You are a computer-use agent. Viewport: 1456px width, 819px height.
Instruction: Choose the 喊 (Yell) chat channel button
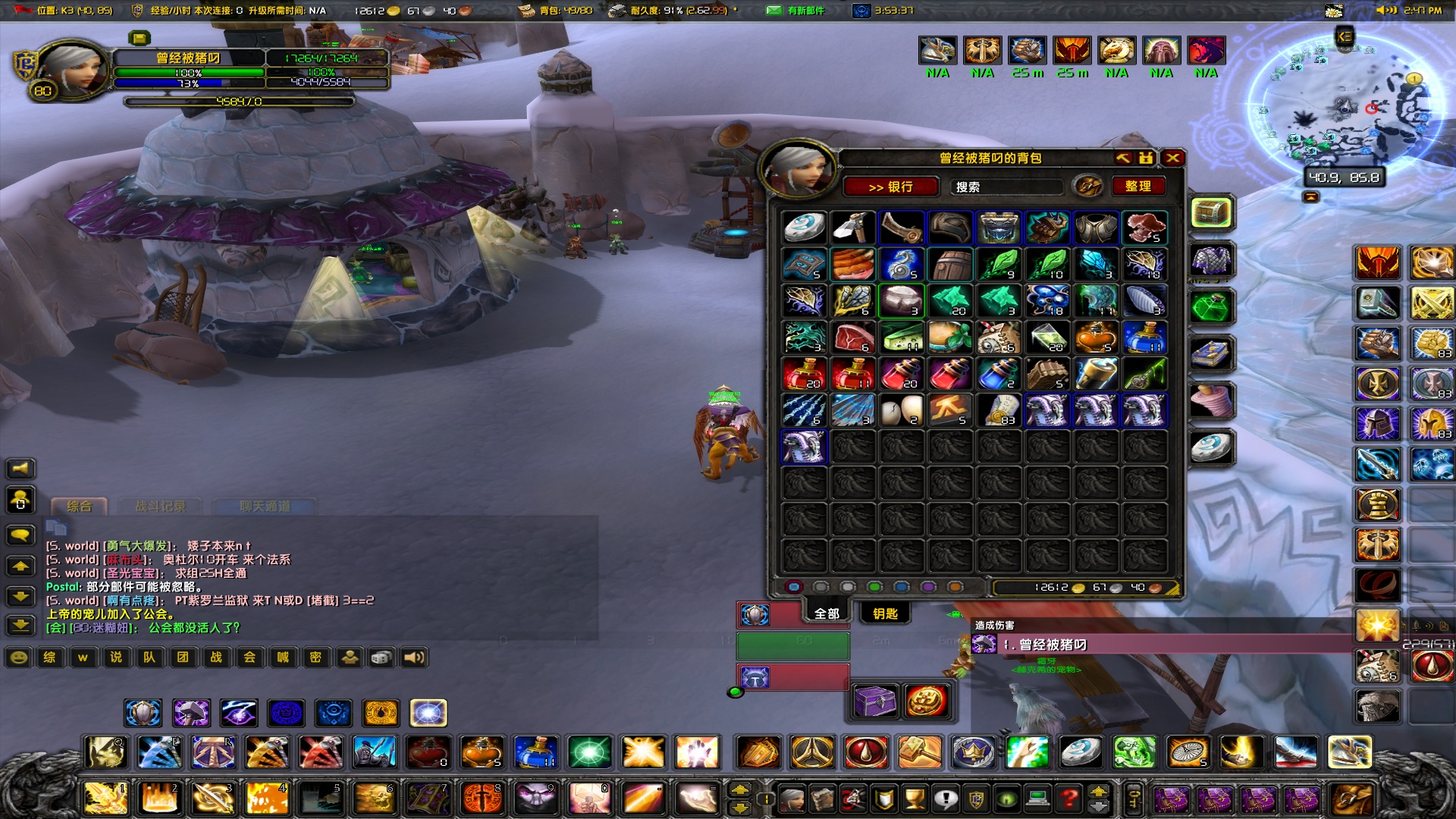283,657
